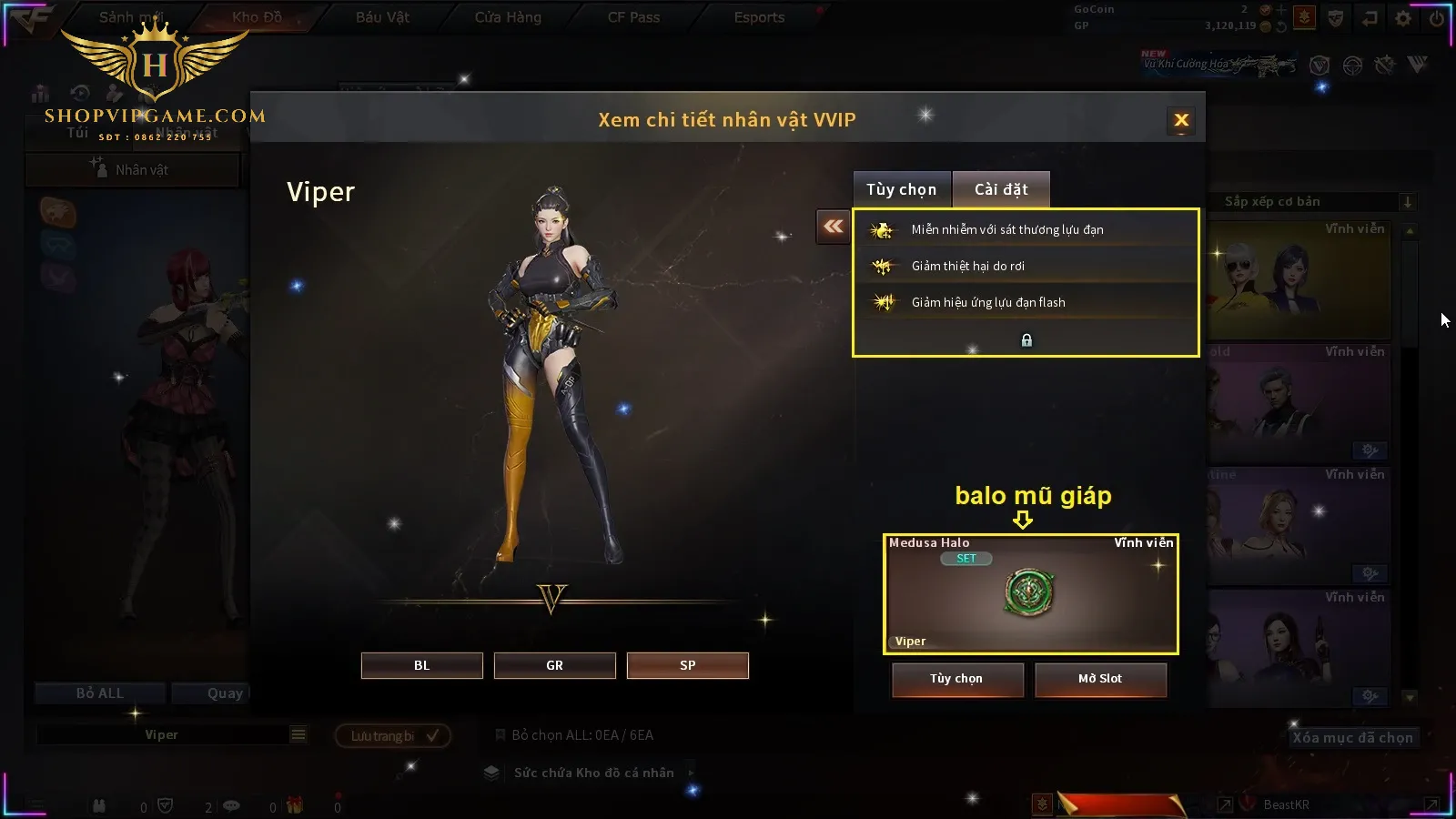Select the BL team button

[421, 665]
